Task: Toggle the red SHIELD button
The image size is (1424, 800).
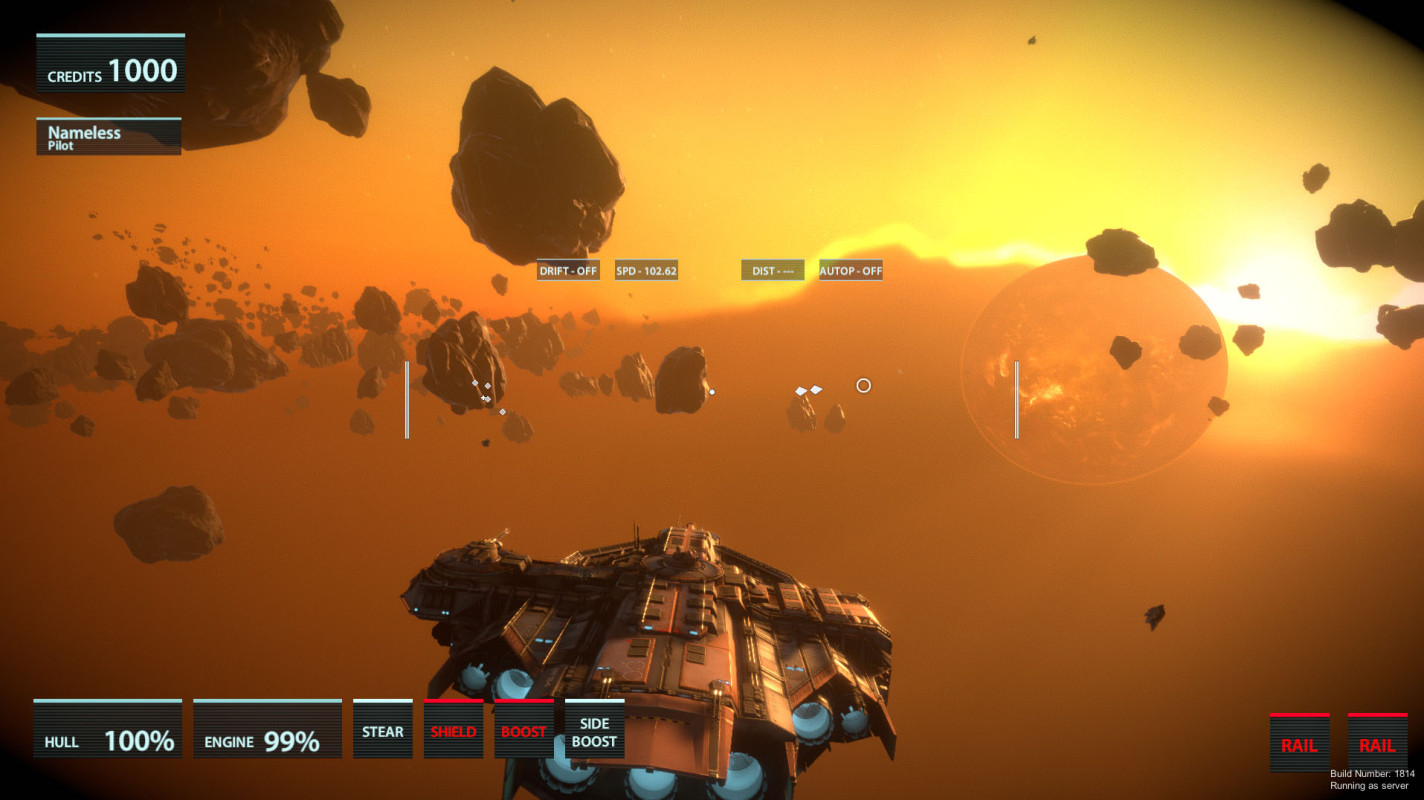Action: click(x=453, y=730)
